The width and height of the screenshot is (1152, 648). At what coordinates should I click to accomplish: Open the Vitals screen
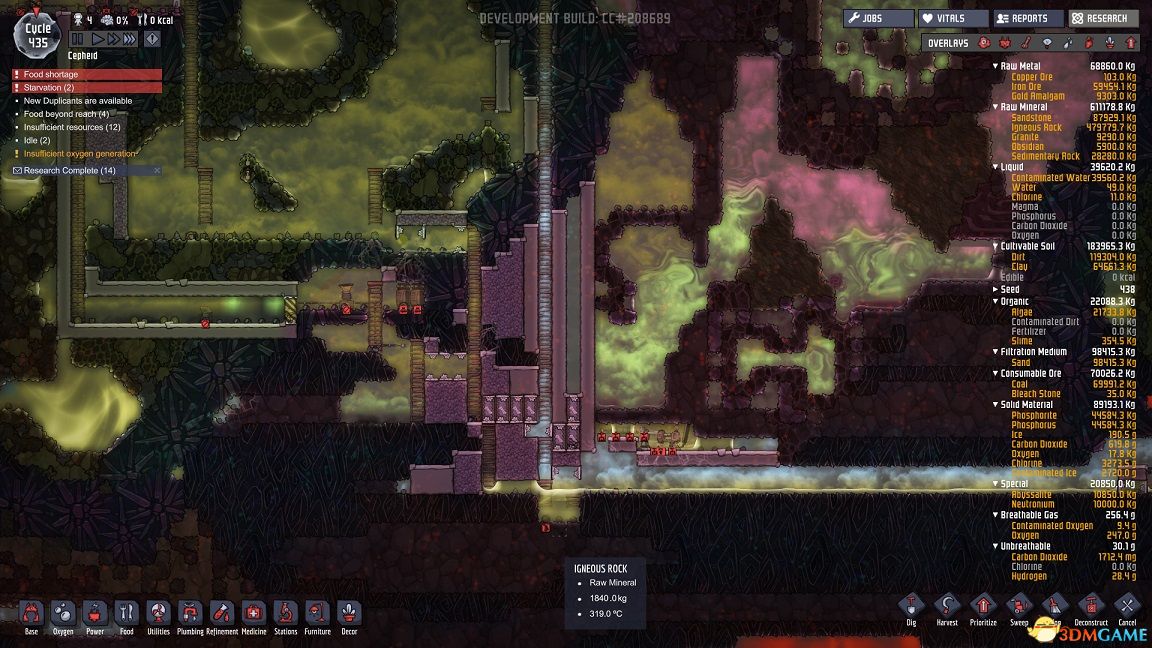click(x=953, y=18)
